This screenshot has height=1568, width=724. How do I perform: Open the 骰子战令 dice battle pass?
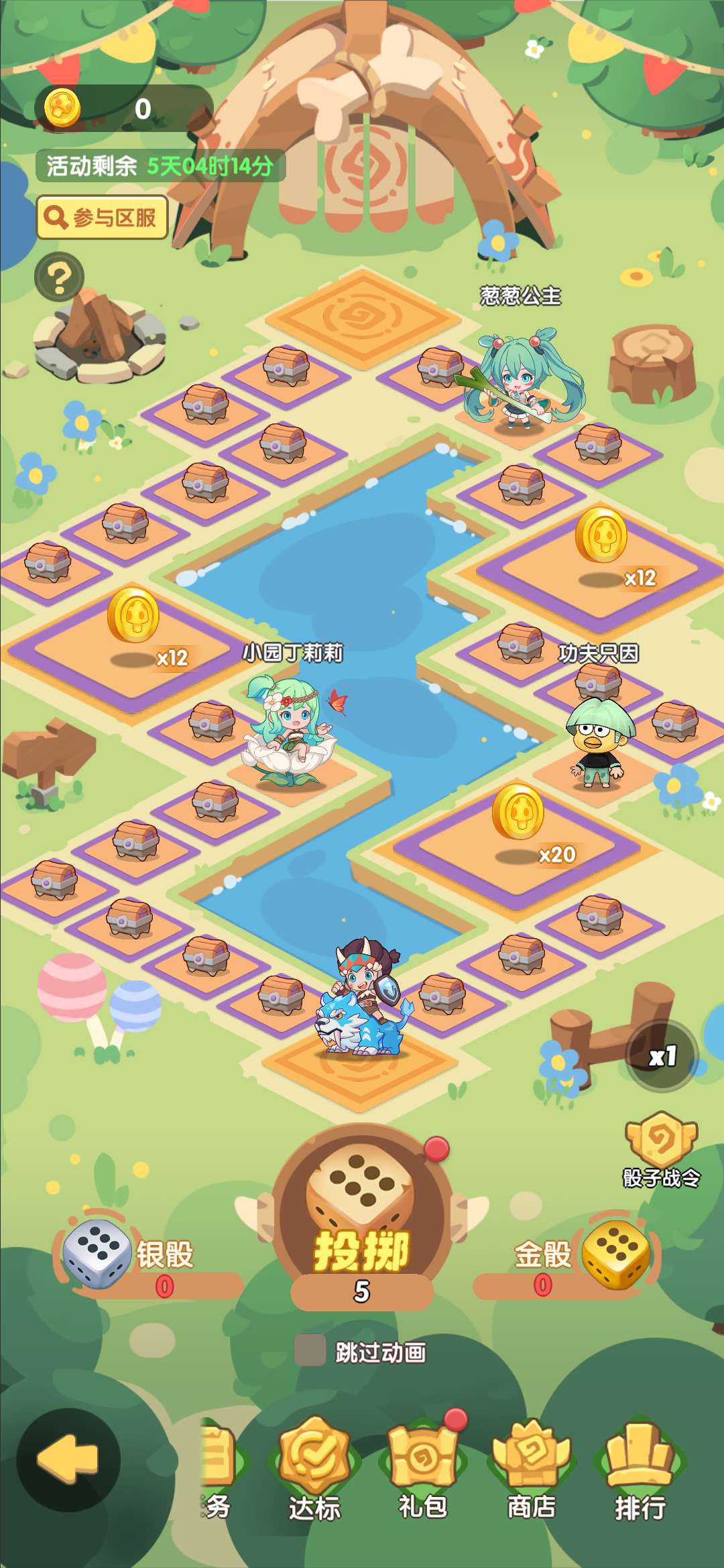pos(662,1149)
